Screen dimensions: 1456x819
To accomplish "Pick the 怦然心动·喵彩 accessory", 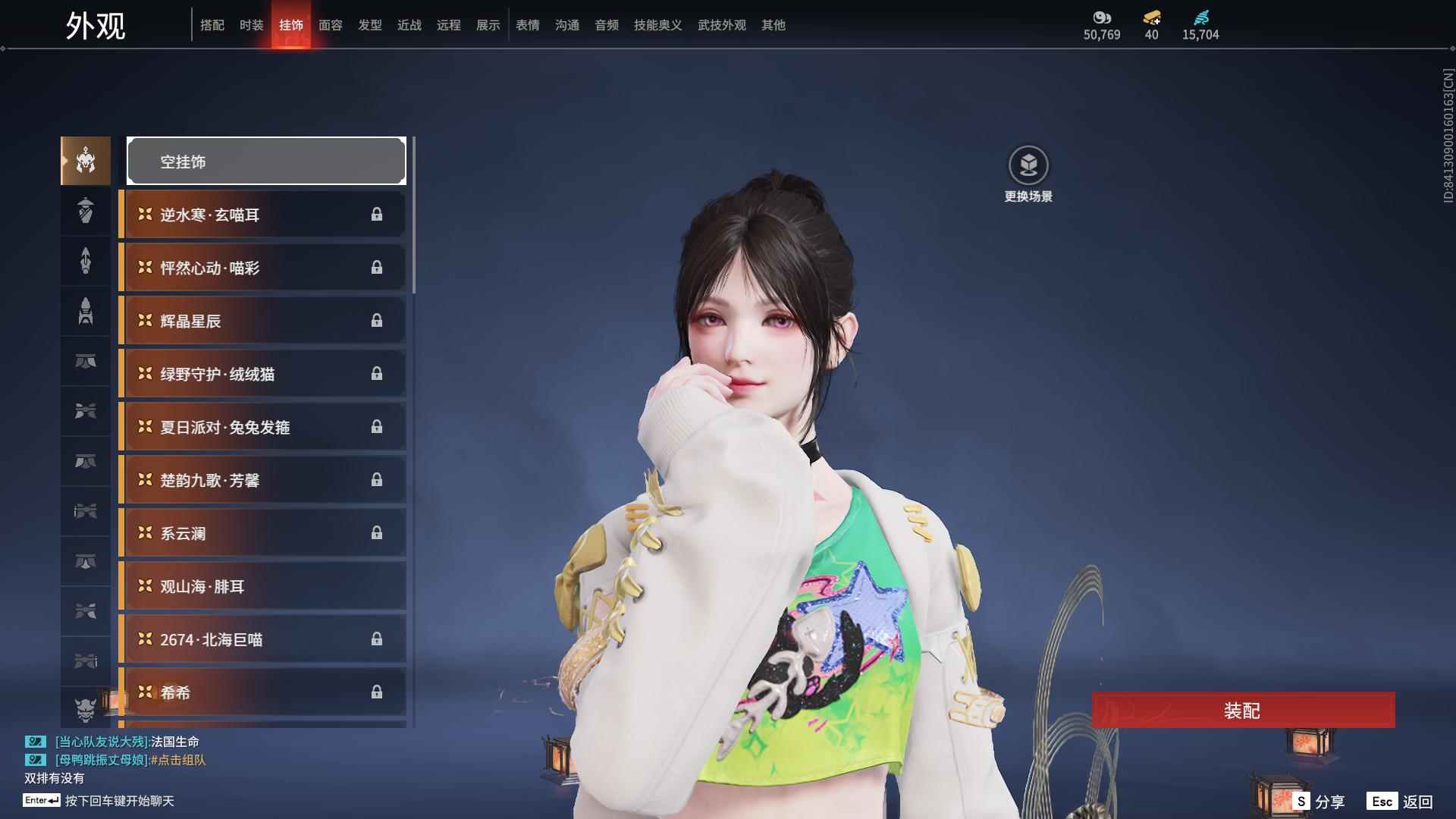I will [x=262, y=268].
